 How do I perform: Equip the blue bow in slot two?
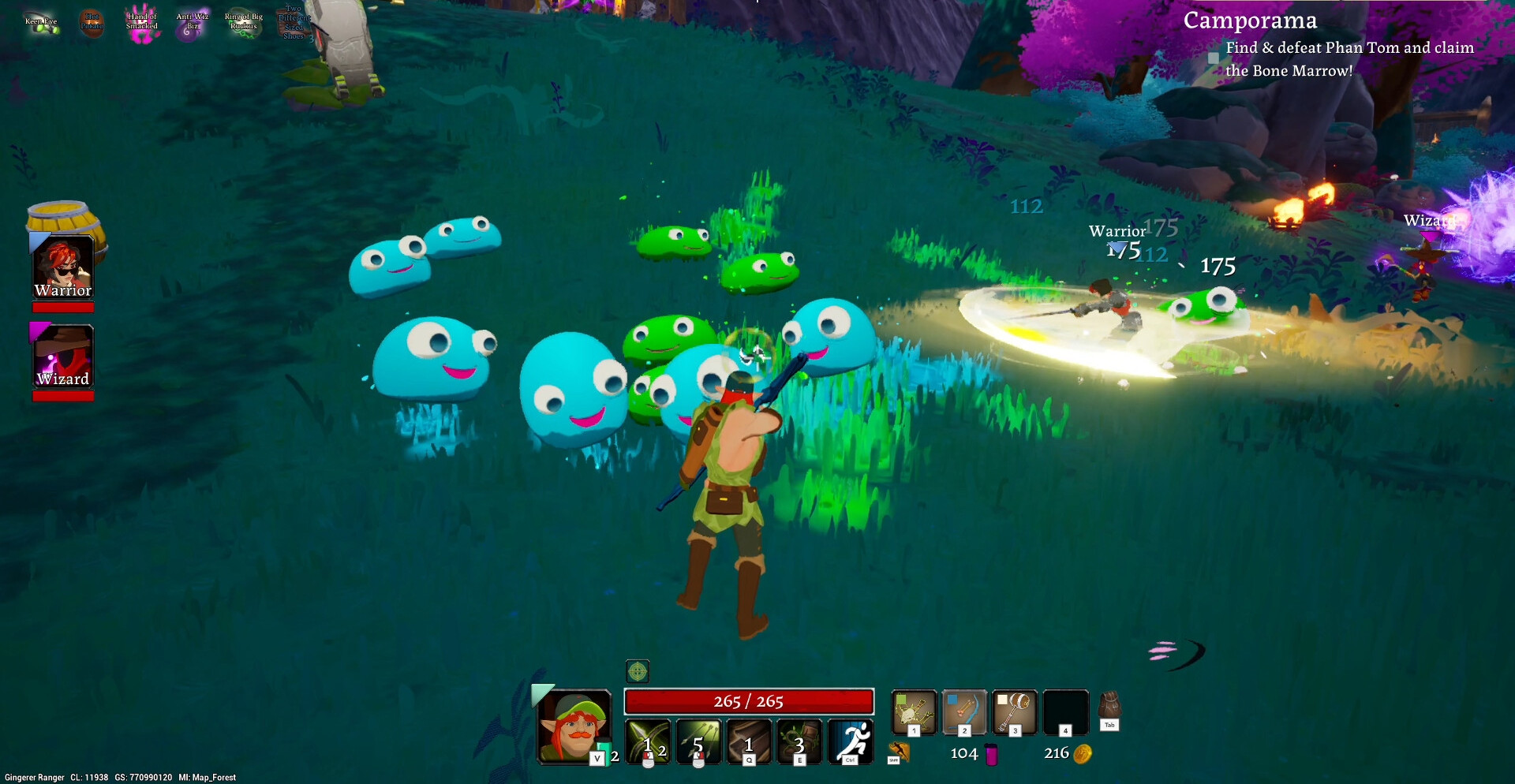click(964, 712)
